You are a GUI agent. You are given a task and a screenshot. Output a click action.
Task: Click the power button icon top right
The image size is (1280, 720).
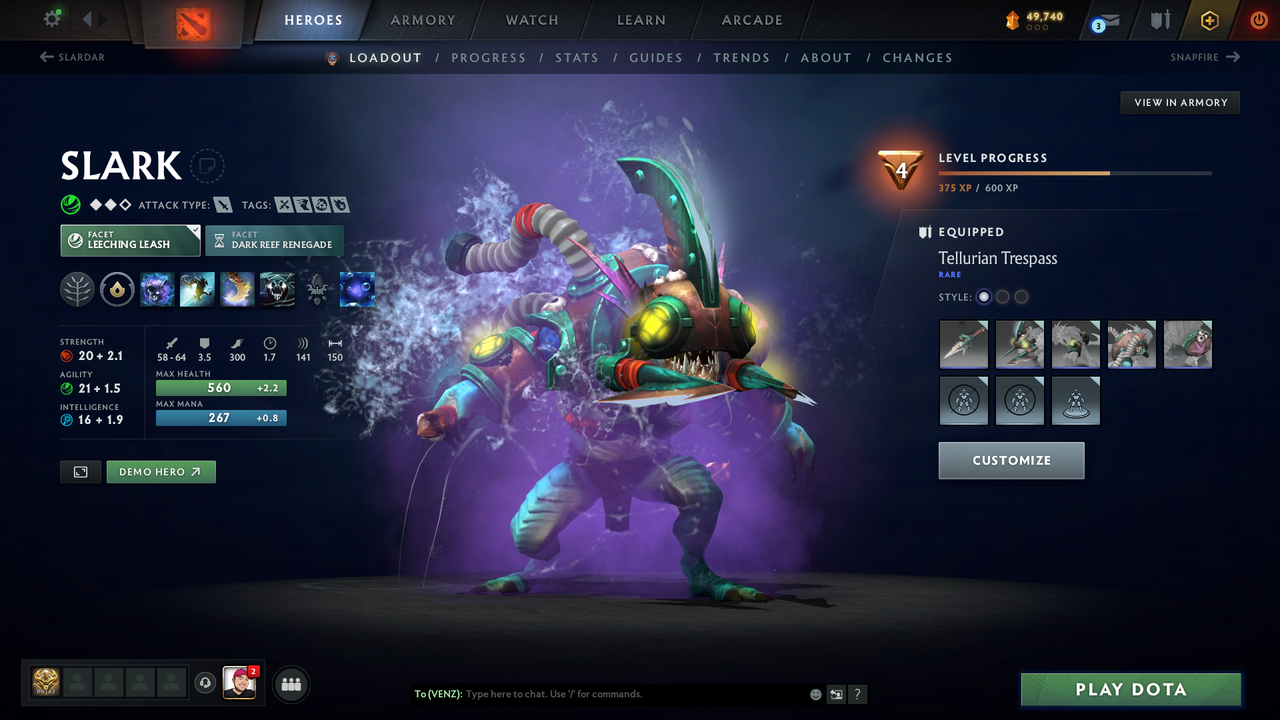pos(1258,20)
